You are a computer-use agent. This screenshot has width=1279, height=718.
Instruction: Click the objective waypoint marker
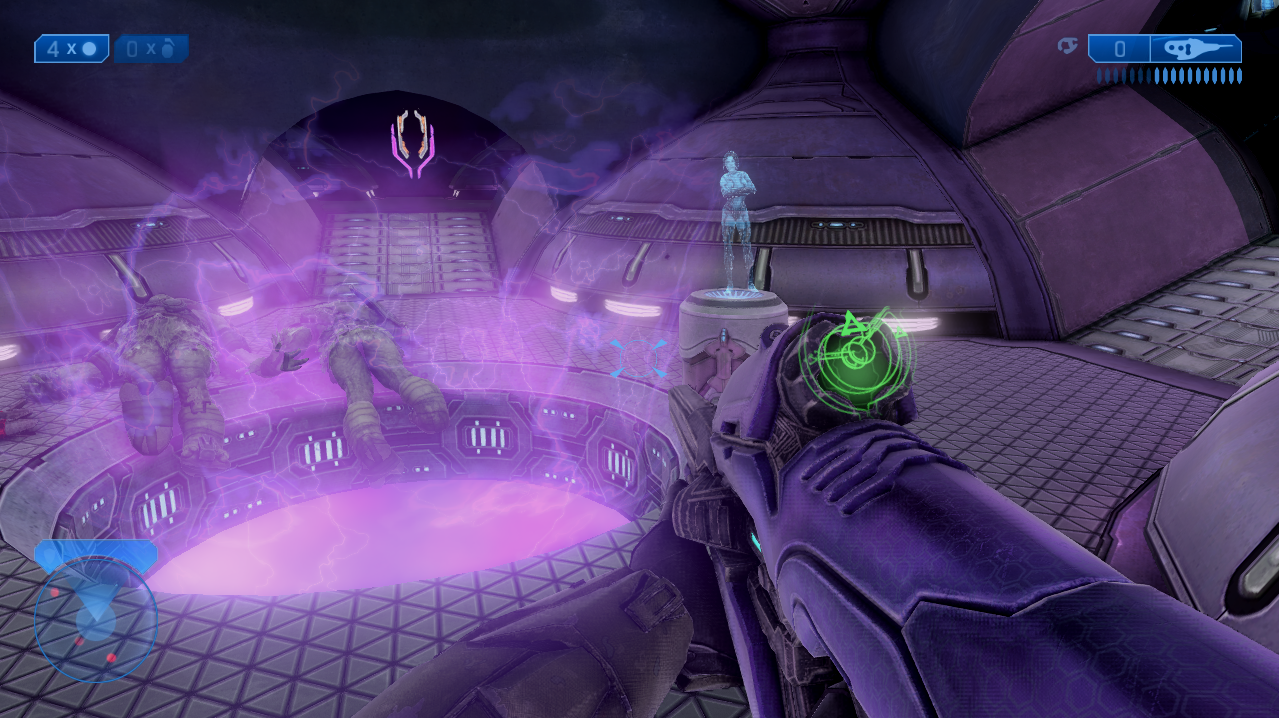pyautogui.click(x=413, y=145)
